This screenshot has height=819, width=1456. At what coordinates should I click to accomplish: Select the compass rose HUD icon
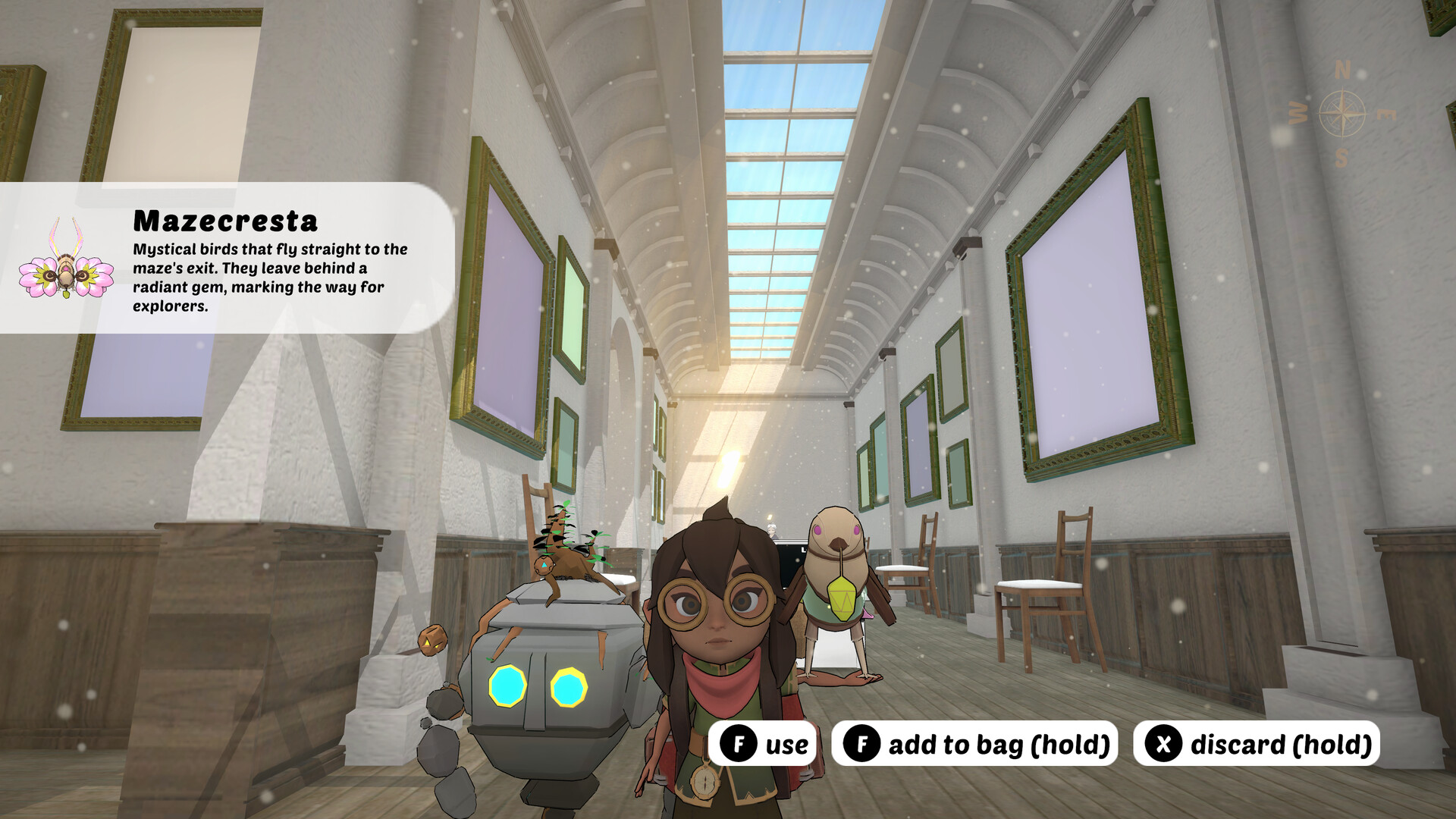coord(1342,112)
